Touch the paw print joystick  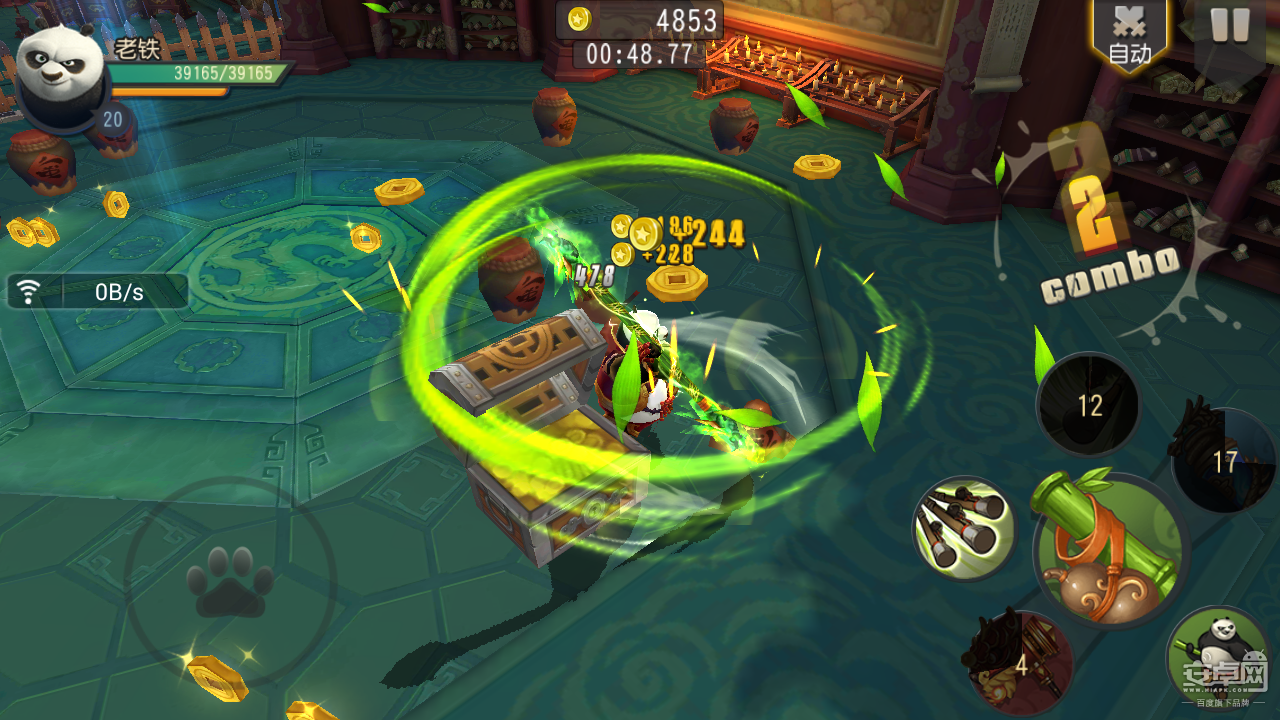229,582
